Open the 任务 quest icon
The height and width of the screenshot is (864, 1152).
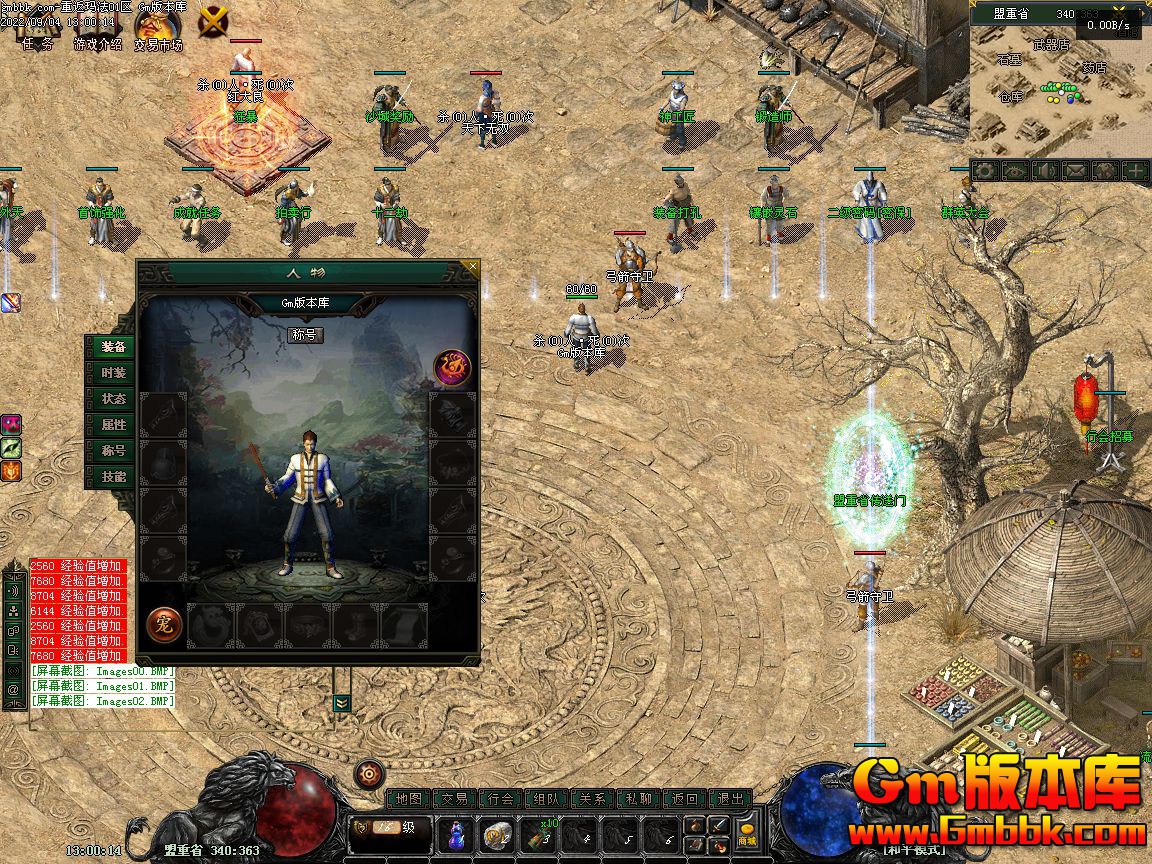click(x=38, y=30)
